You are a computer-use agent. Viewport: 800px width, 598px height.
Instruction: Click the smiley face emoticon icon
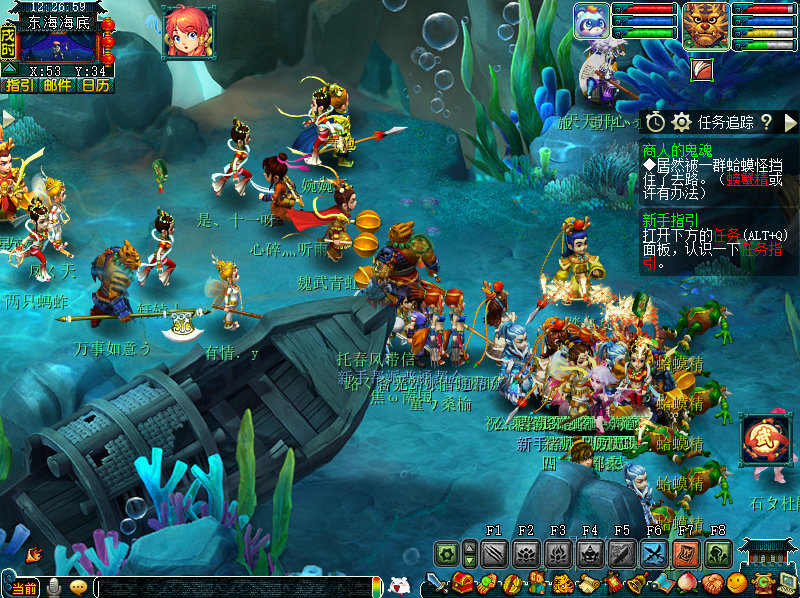pyautogui.click(x=737, y=582)
